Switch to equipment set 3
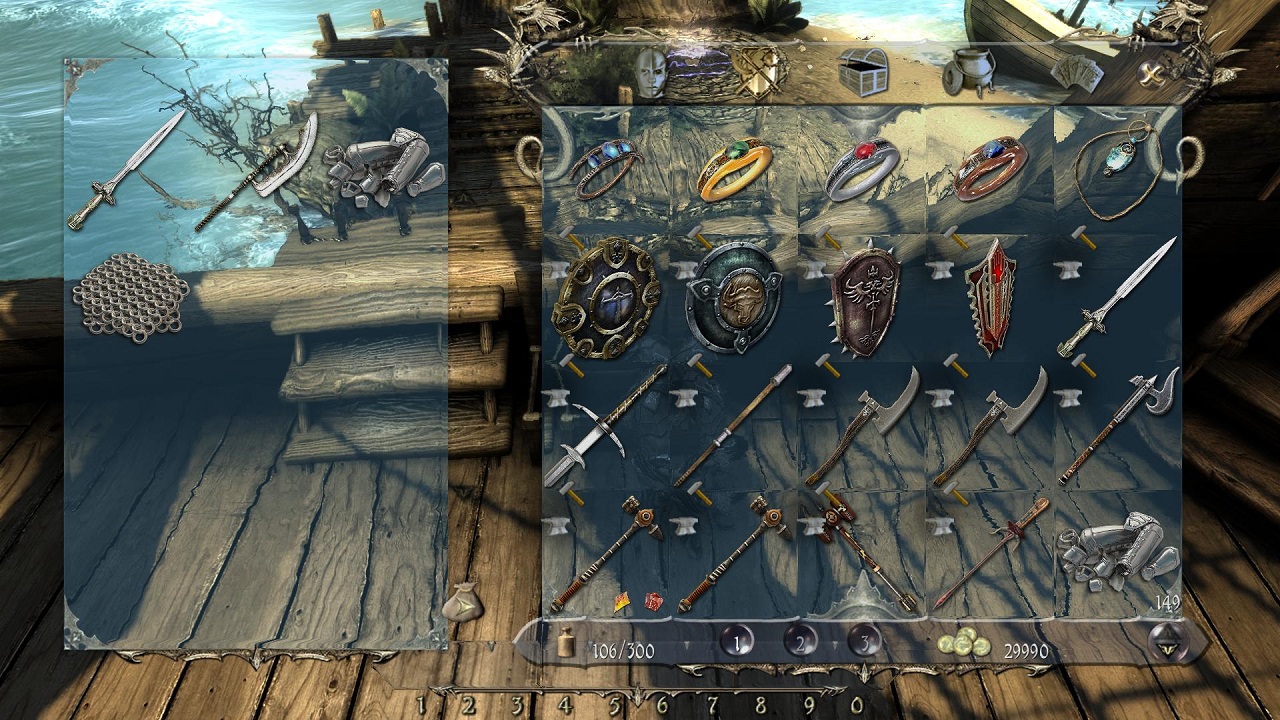 [864, 642]
